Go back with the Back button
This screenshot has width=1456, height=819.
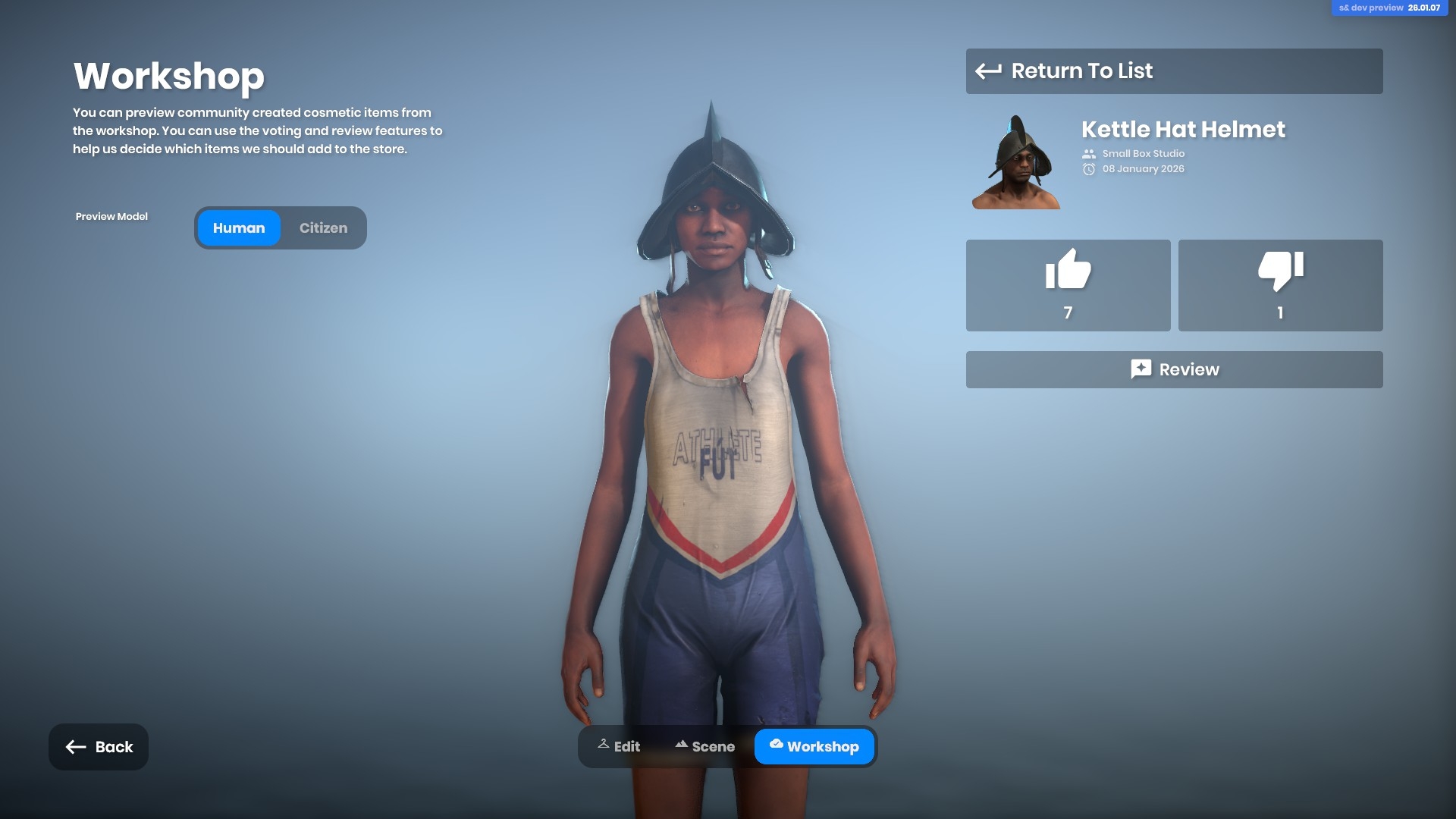[x=99, y=747]
